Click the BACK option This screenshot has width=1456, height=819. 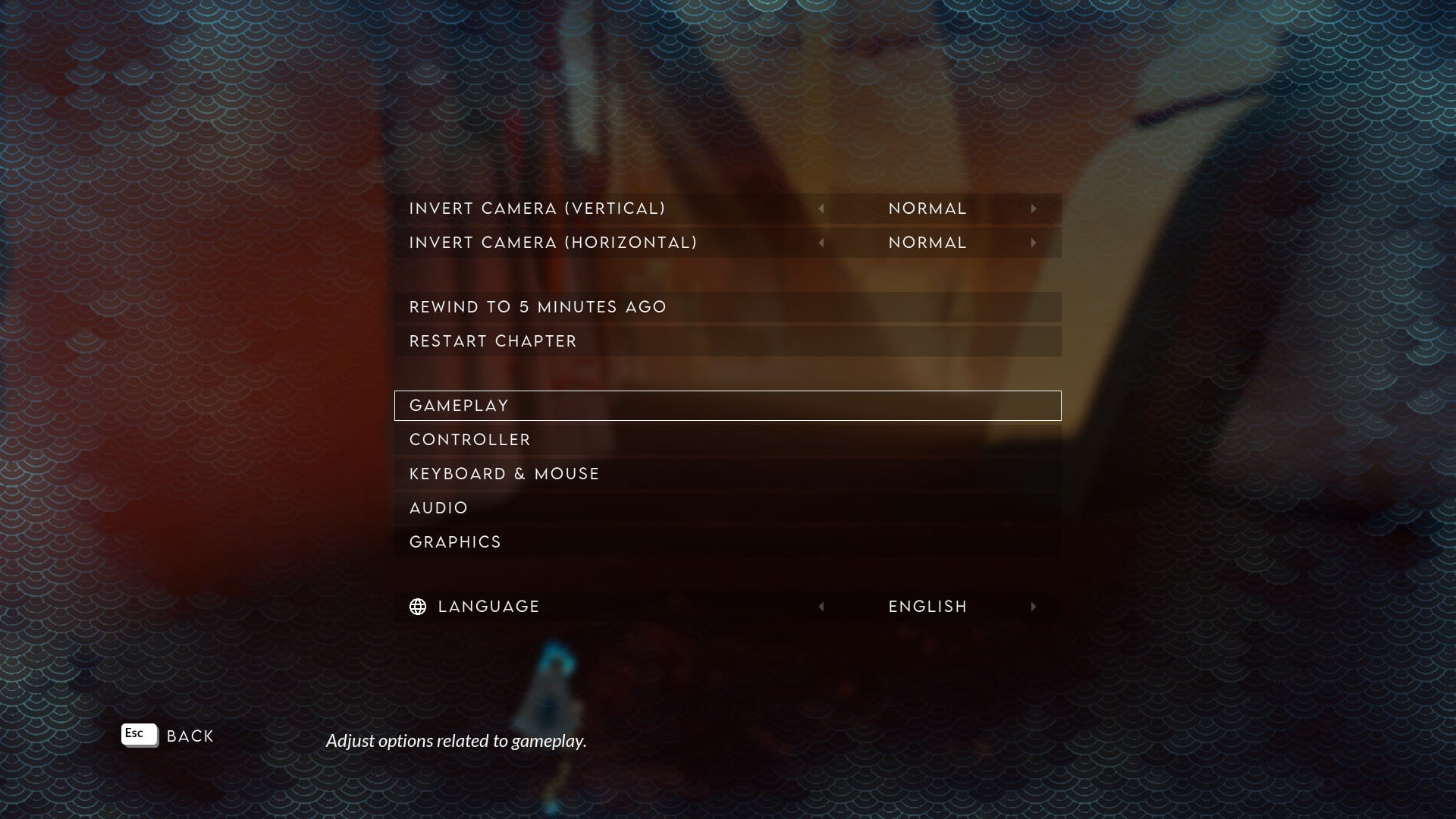(191, 735)
